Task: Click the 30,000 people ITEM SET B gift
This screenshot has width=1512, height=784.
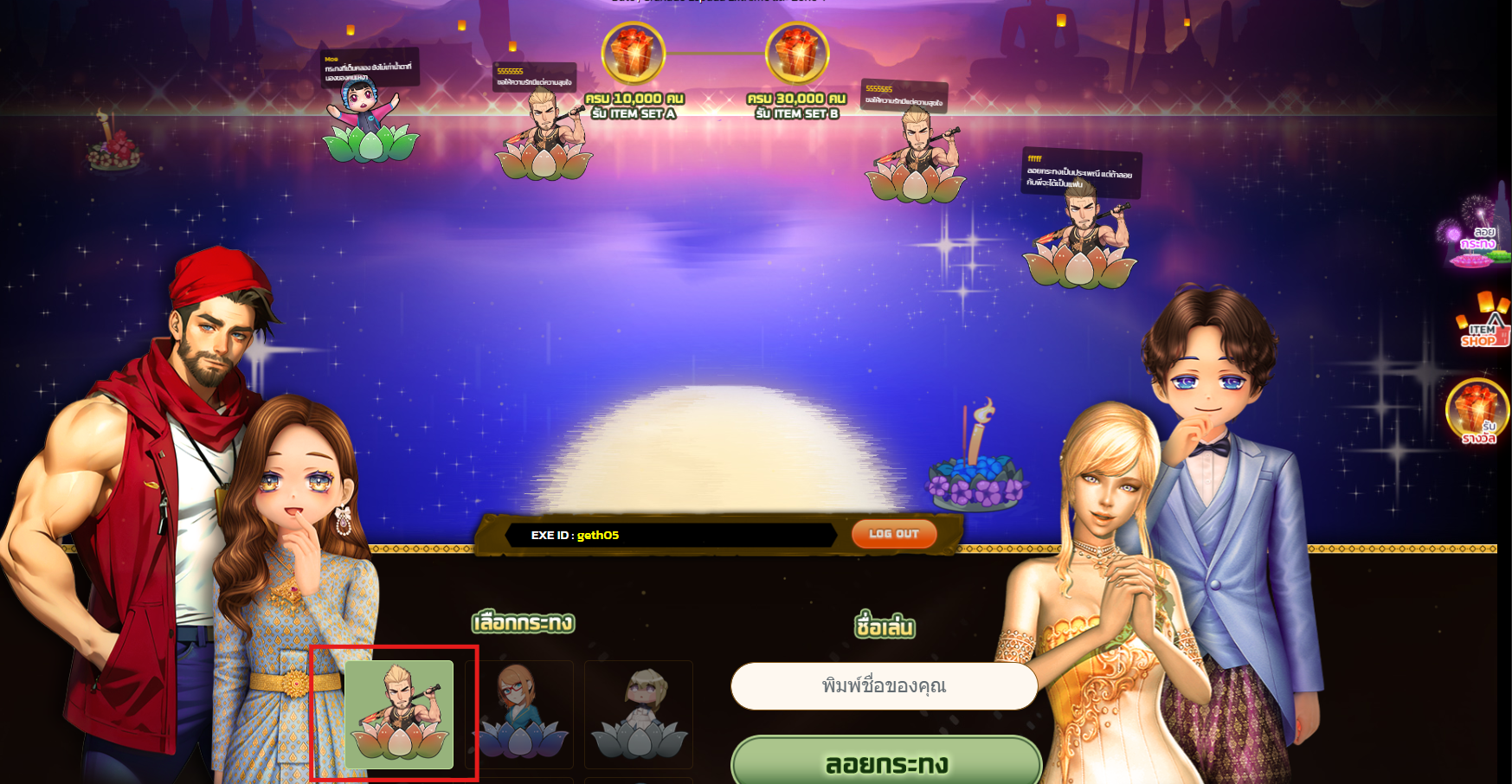Action: (796, 54)
